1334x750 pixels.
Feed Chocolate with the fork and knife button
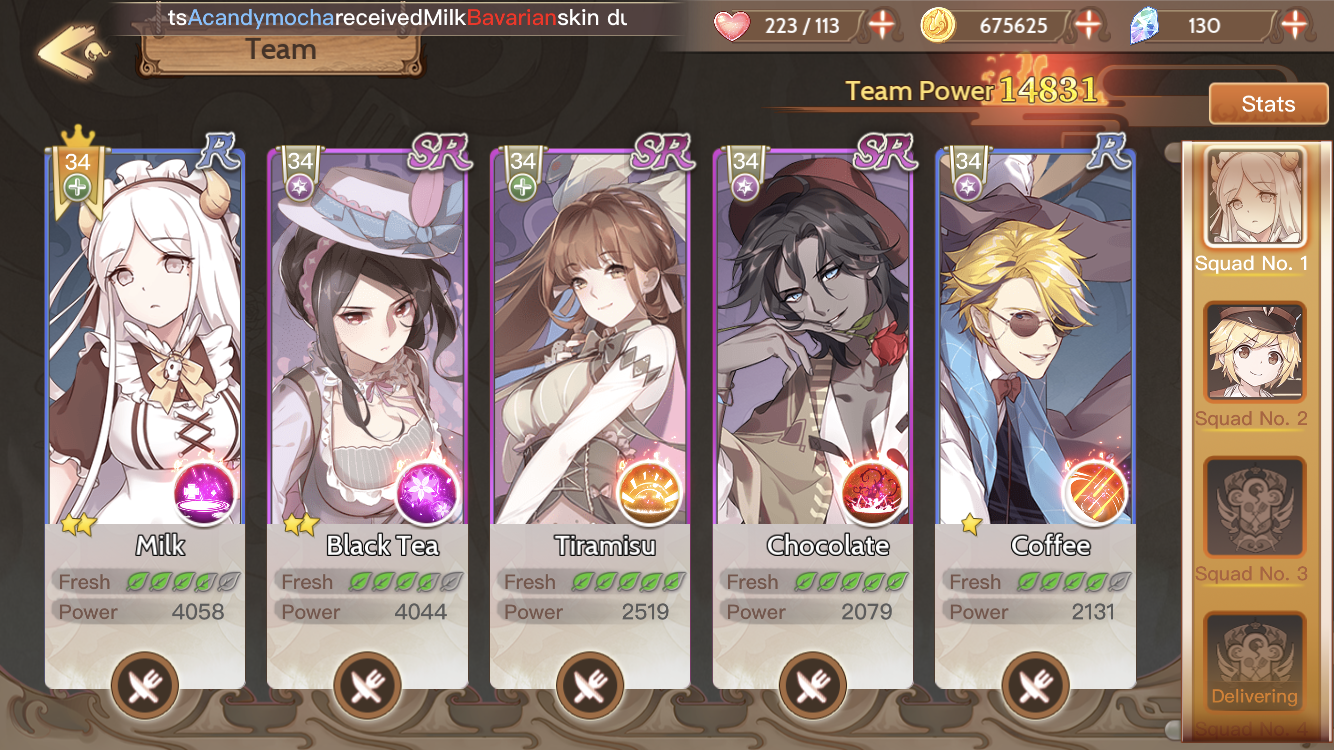pos(812,686)
